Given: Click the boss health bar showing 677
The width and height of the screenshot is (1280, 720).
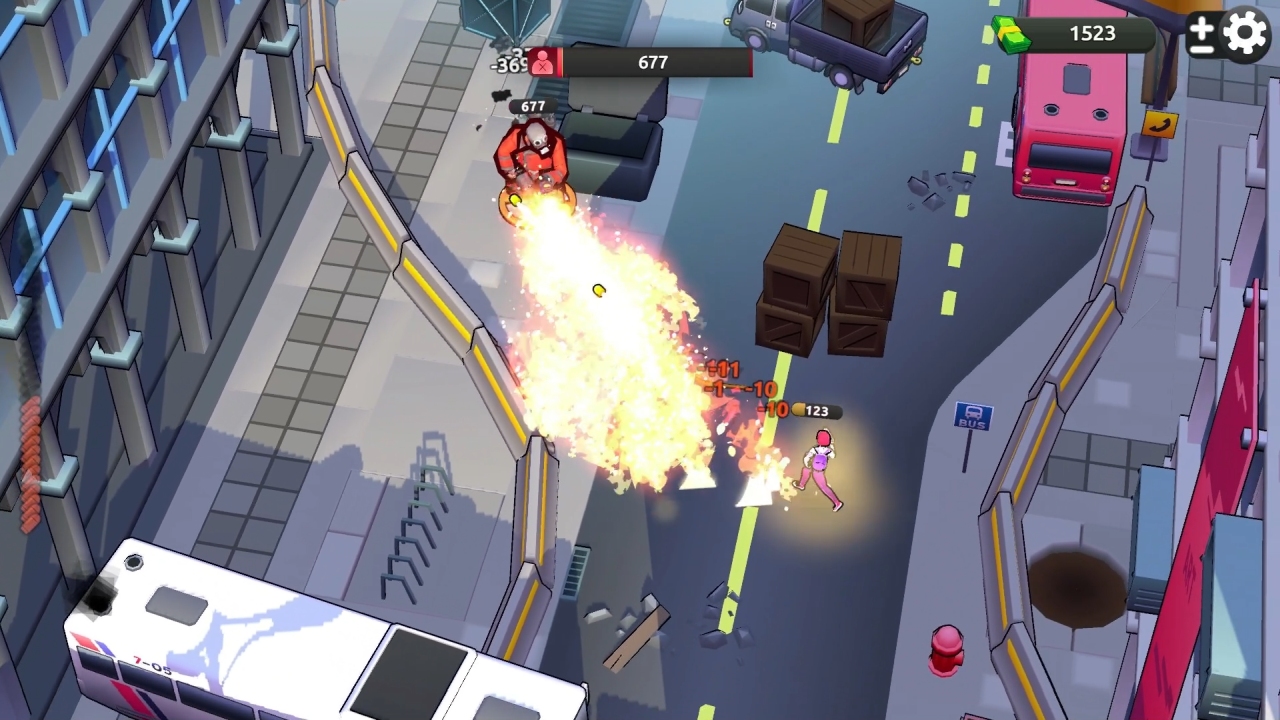Looking at the screenshot, I should 660,61.
